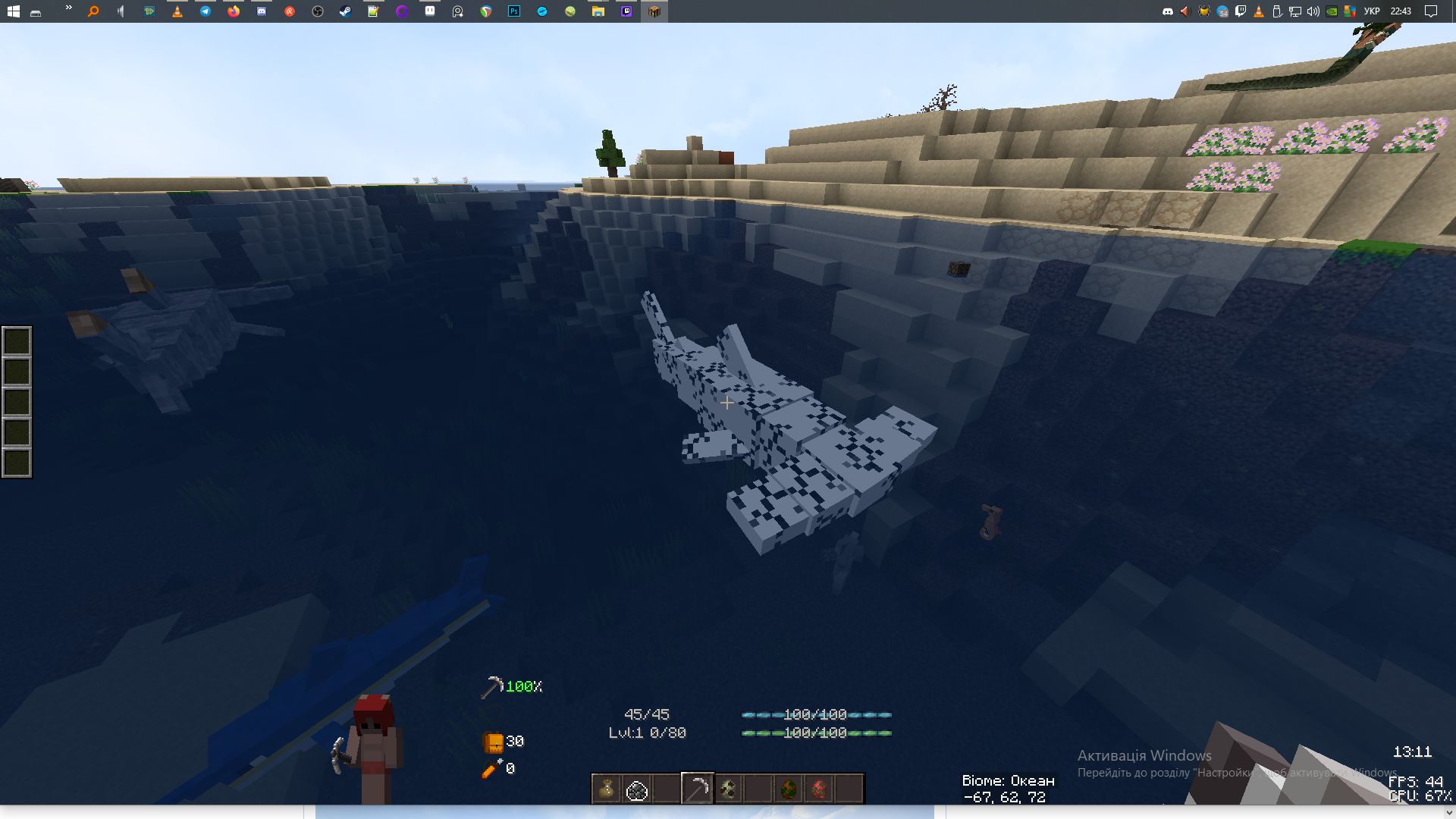Switch keyboard layout by clicking УКР
The image size is (1456, 819).
click(x=1372, y=11)
